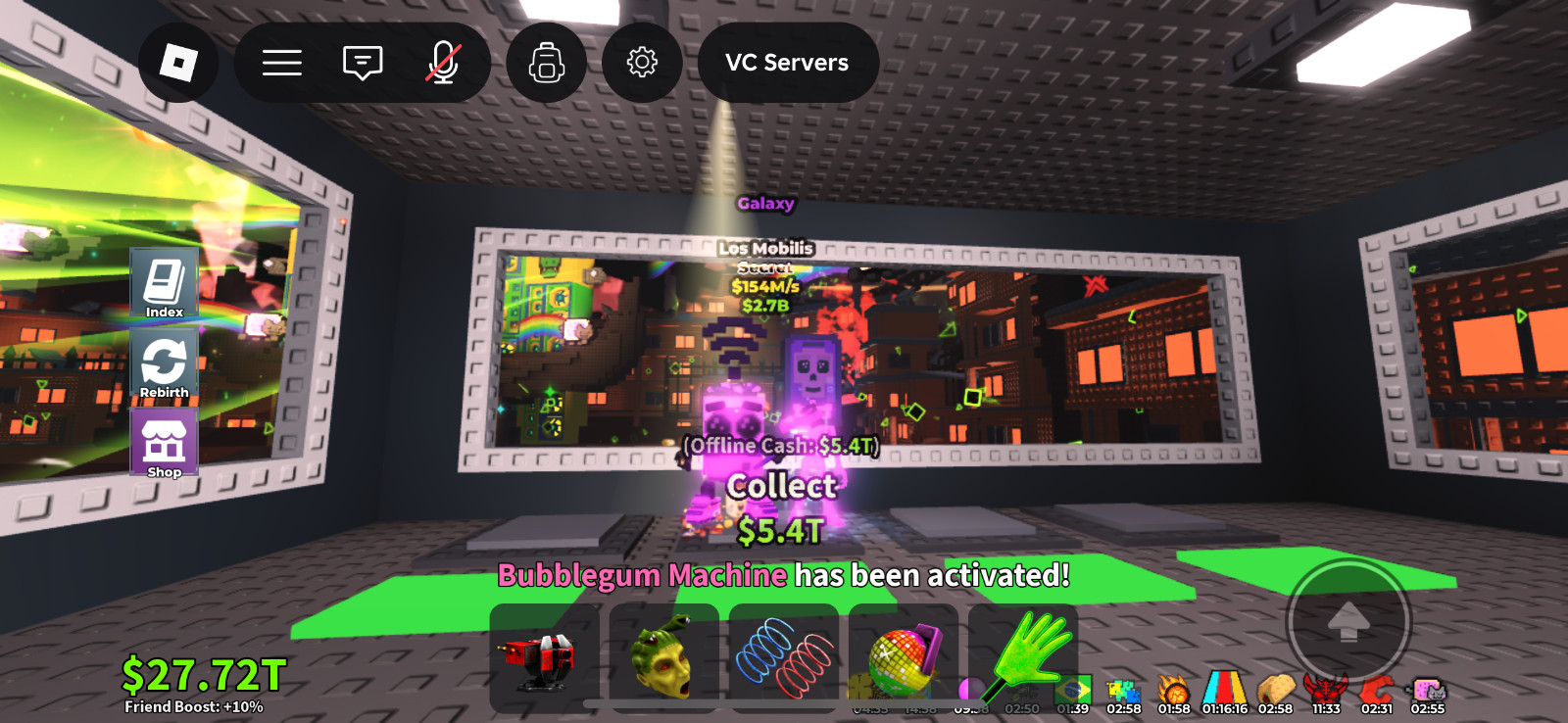Open the Shop
Viewport: 1568px width, 723px height.
tap(164, 443)
